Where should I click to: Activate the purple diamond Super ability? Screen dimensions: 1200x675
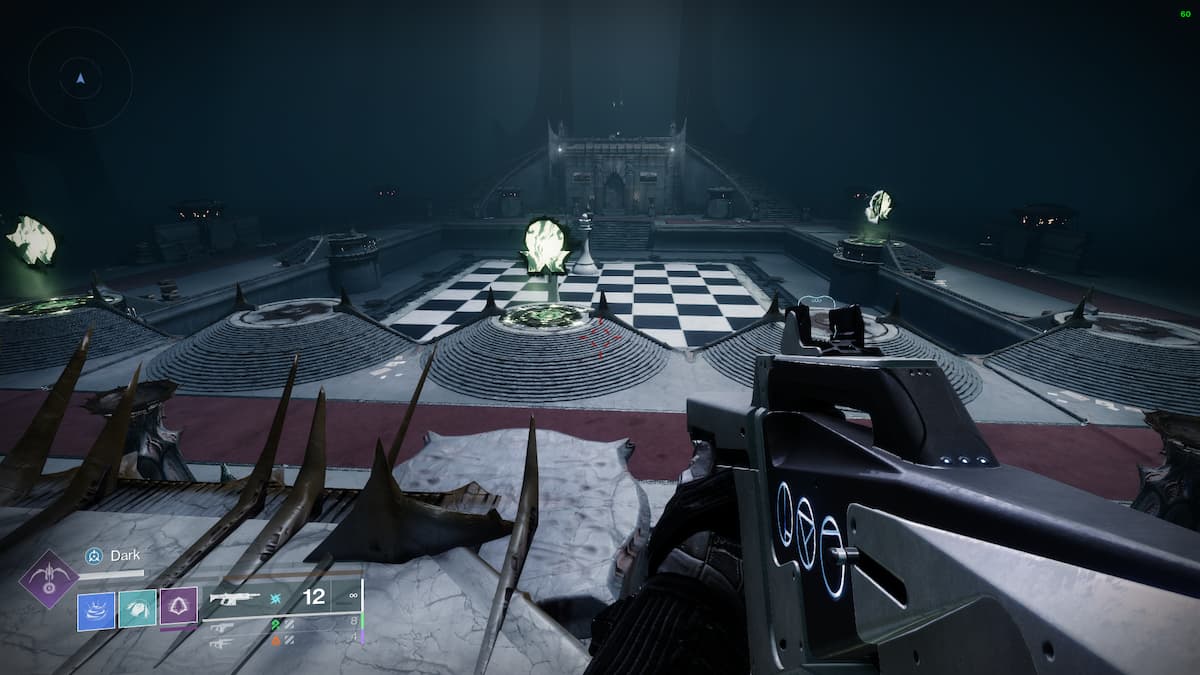click(49, 580)
